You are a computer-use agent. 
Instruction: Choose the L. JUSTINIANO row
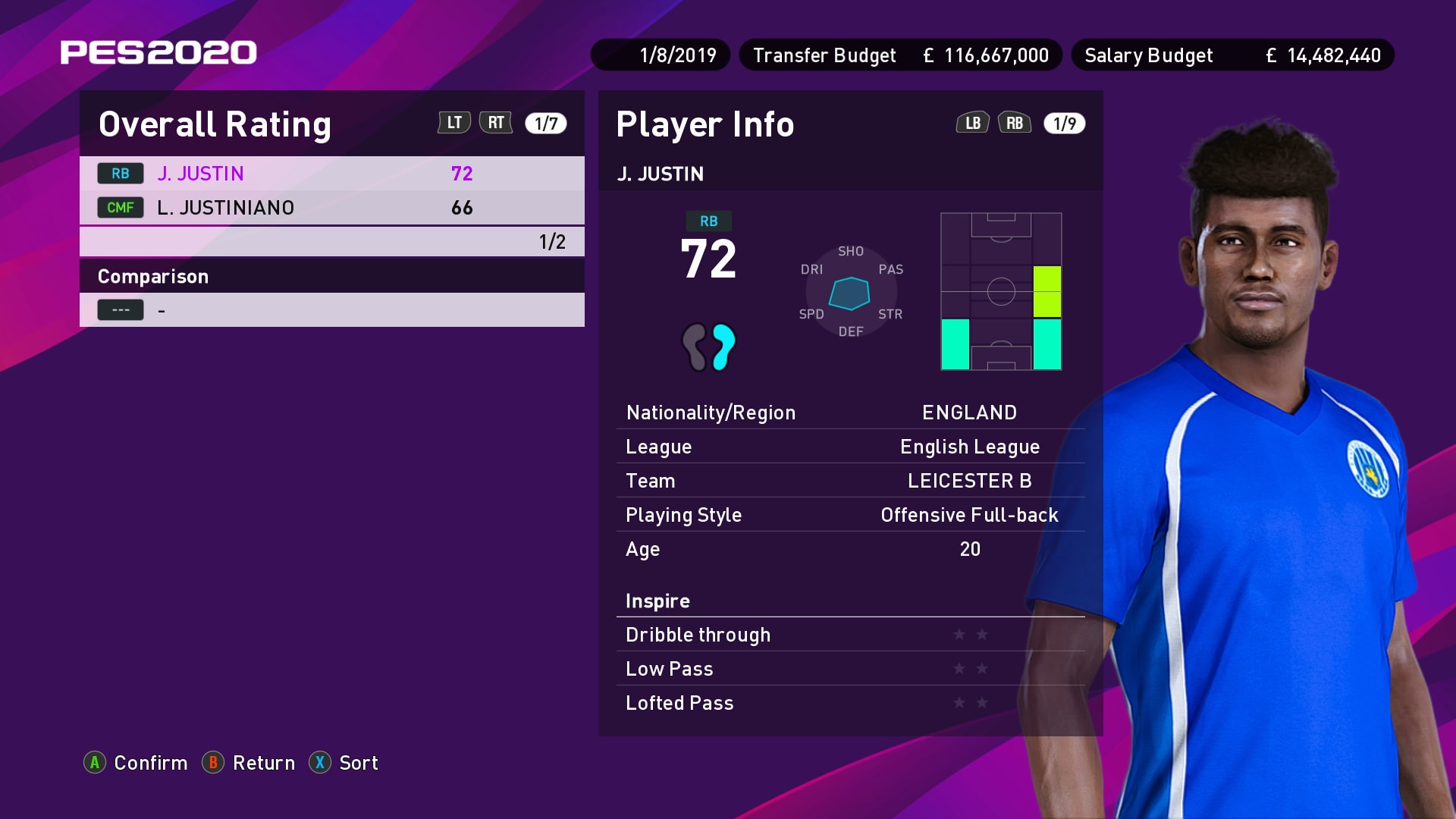pyautogui.click(x=331, y=208)
